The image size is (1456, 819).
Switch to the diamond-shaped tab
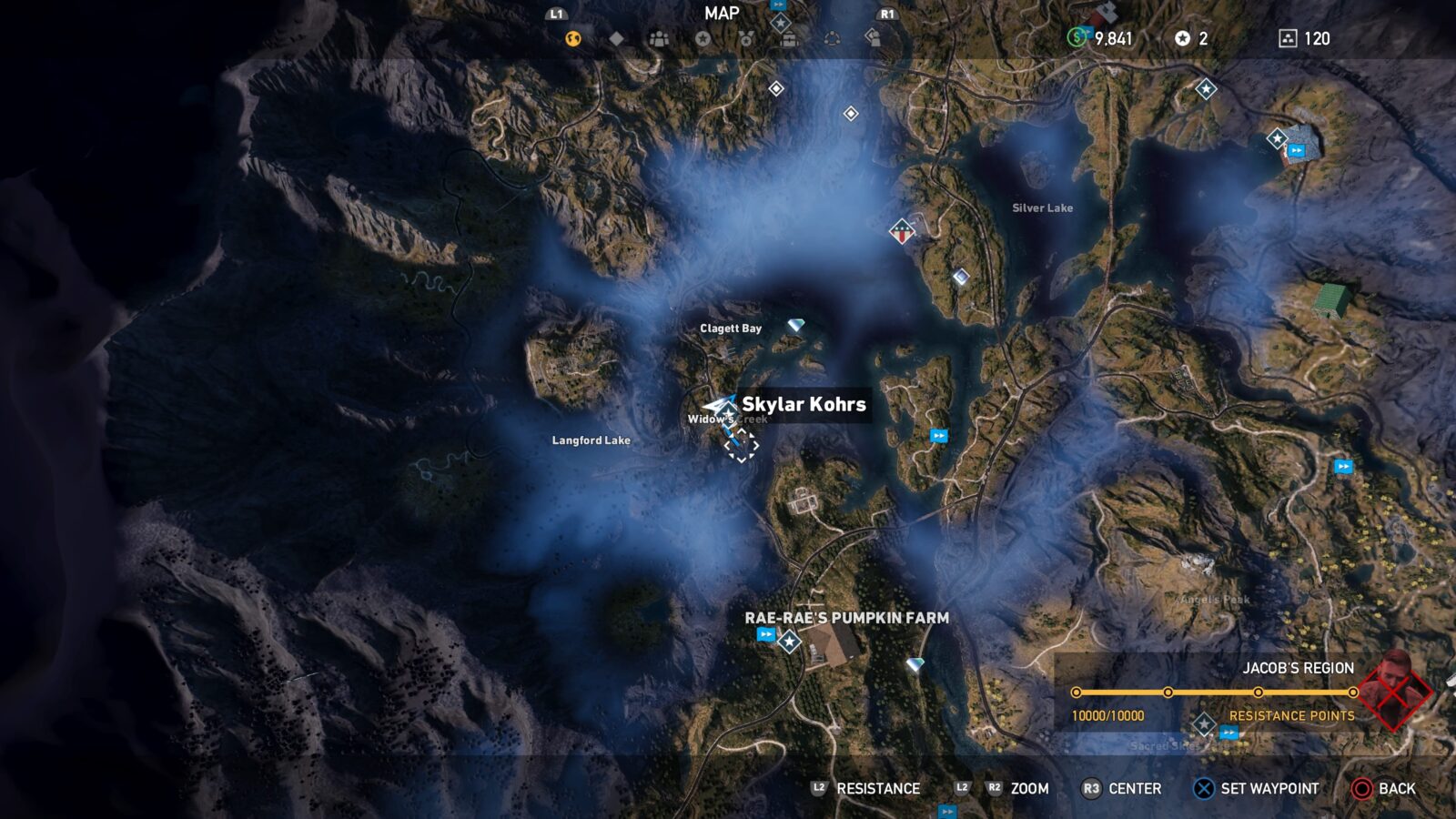click(x=616, y=38)
